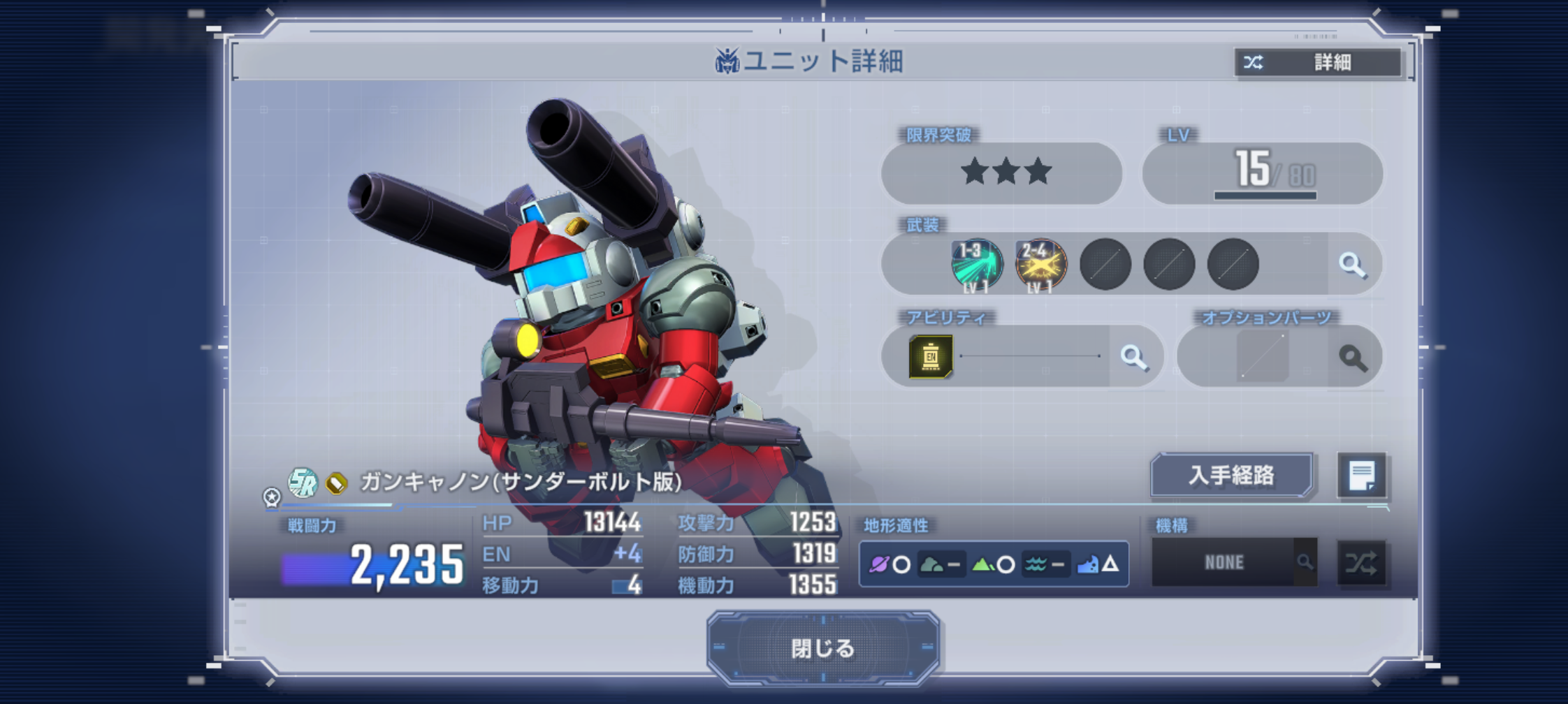Image resolution: width=1568 pixels, height=704 pixels.
Task: Select the yellow EN ability icon
Action: 931,357
